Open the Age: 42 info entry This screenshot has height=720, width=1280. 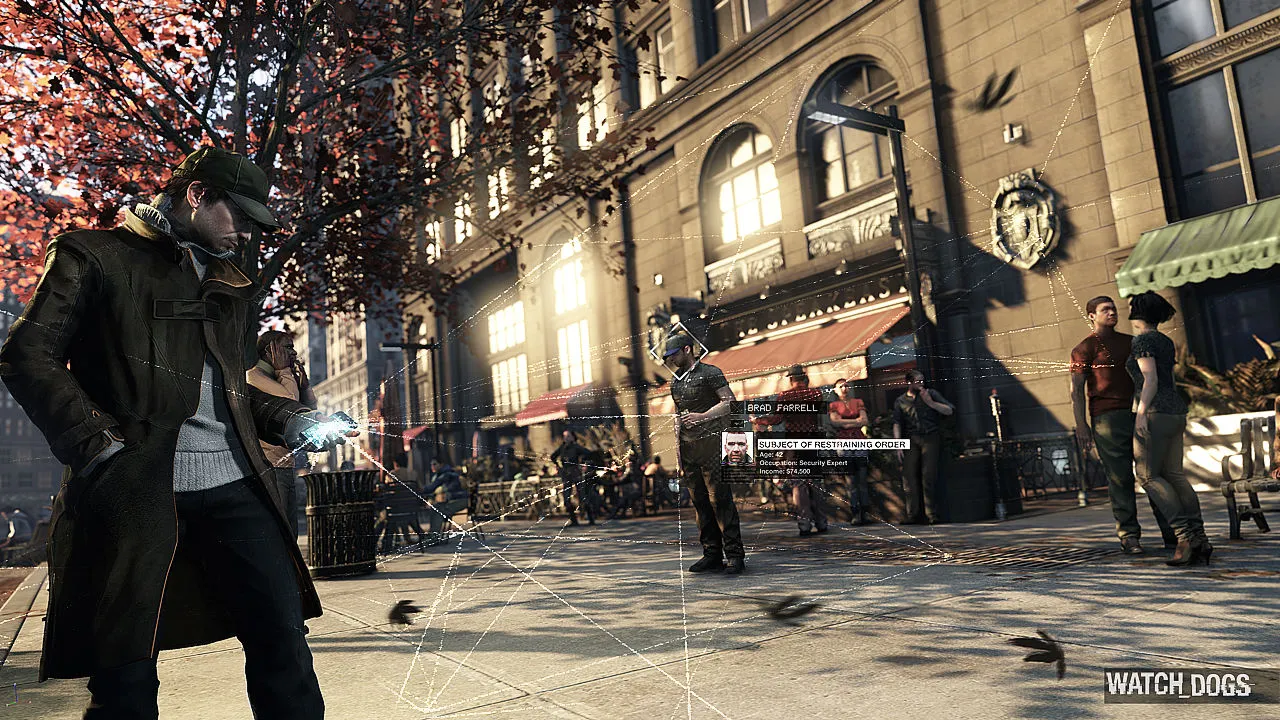(x=770, y=453)
